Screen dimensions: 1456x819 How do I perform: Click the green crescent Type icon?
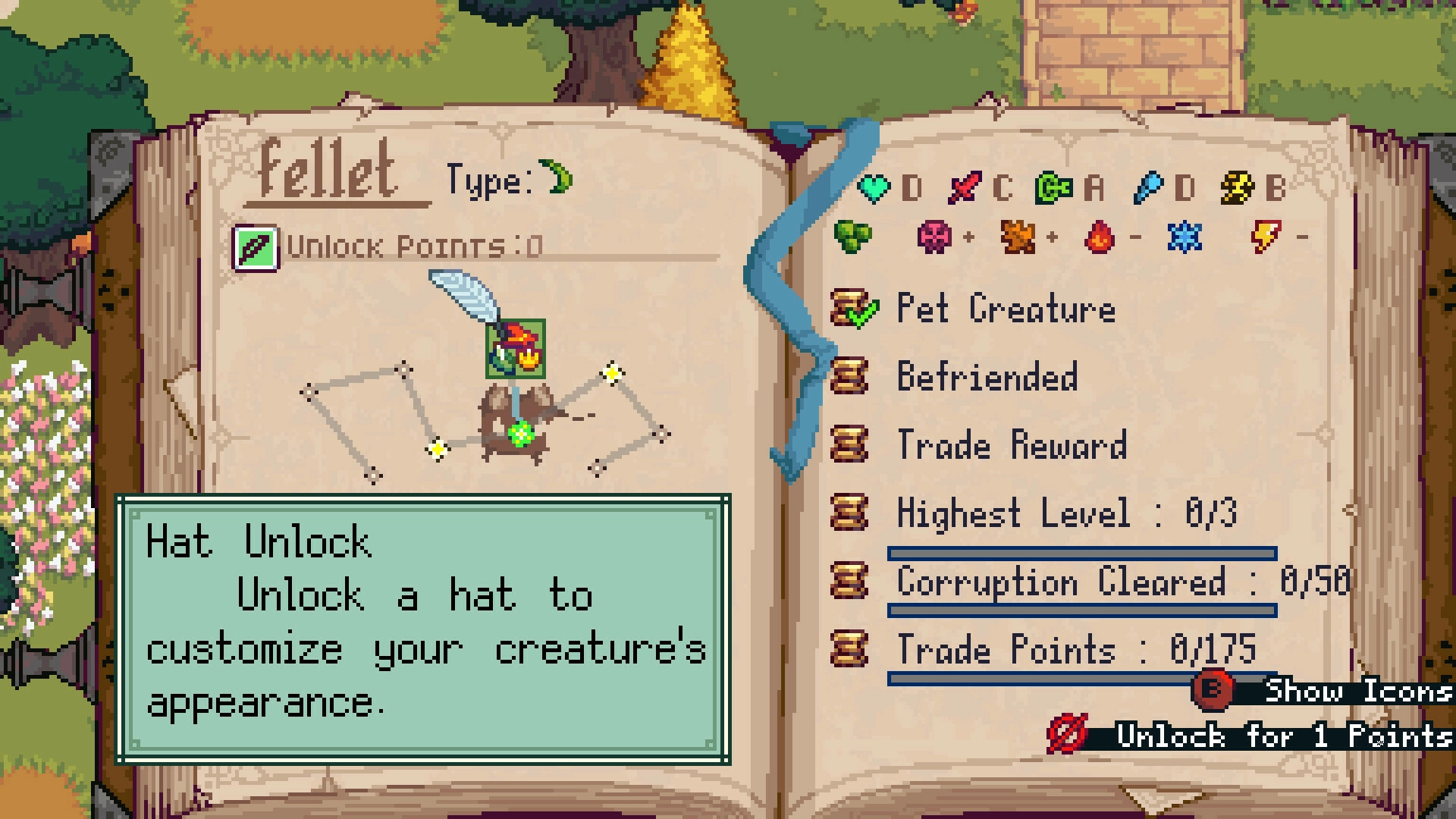560,178
